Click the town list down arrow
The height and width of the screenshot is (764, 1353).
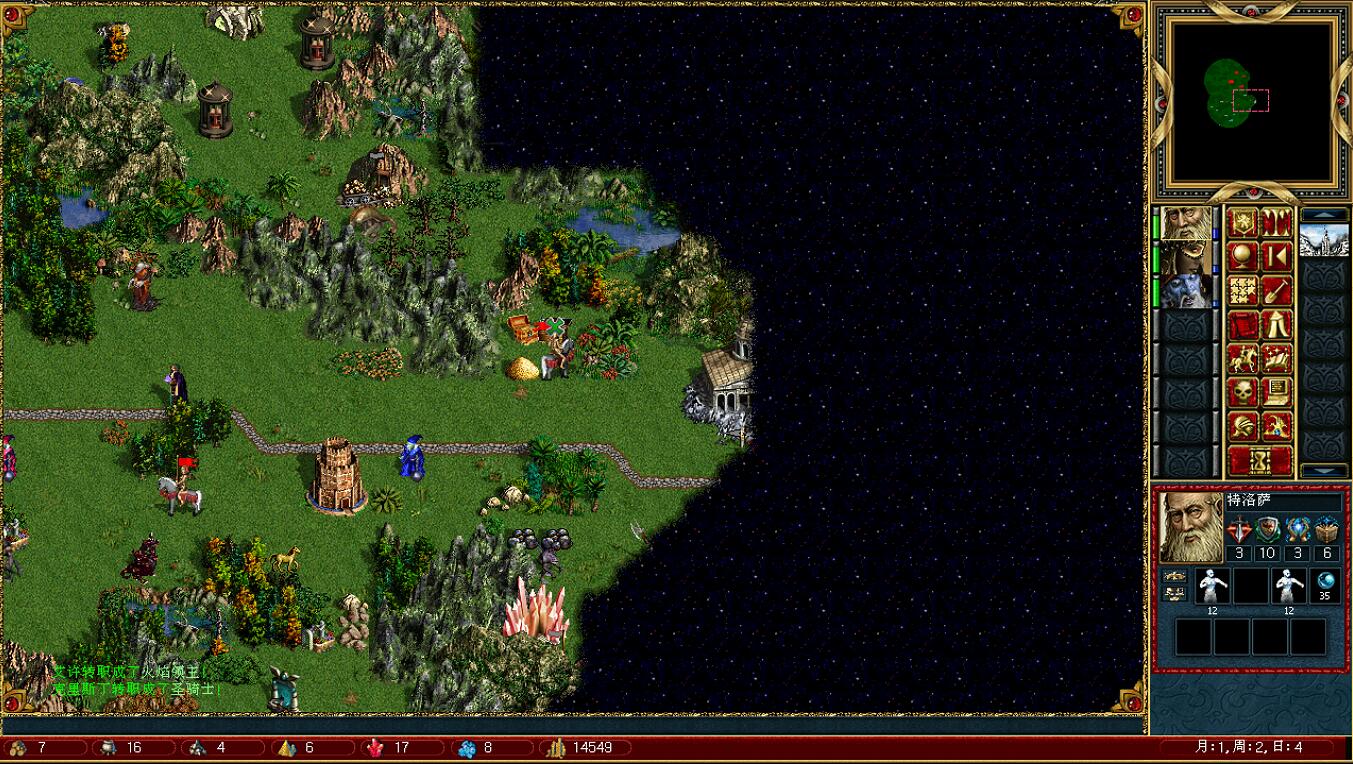click(1324, 470)
